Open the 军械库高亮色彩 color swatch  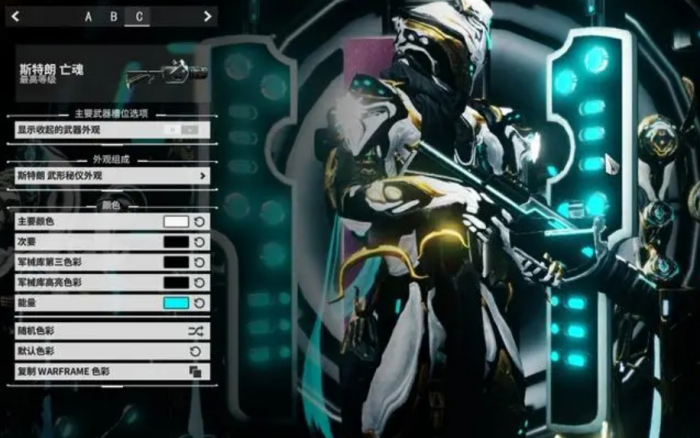176,283
